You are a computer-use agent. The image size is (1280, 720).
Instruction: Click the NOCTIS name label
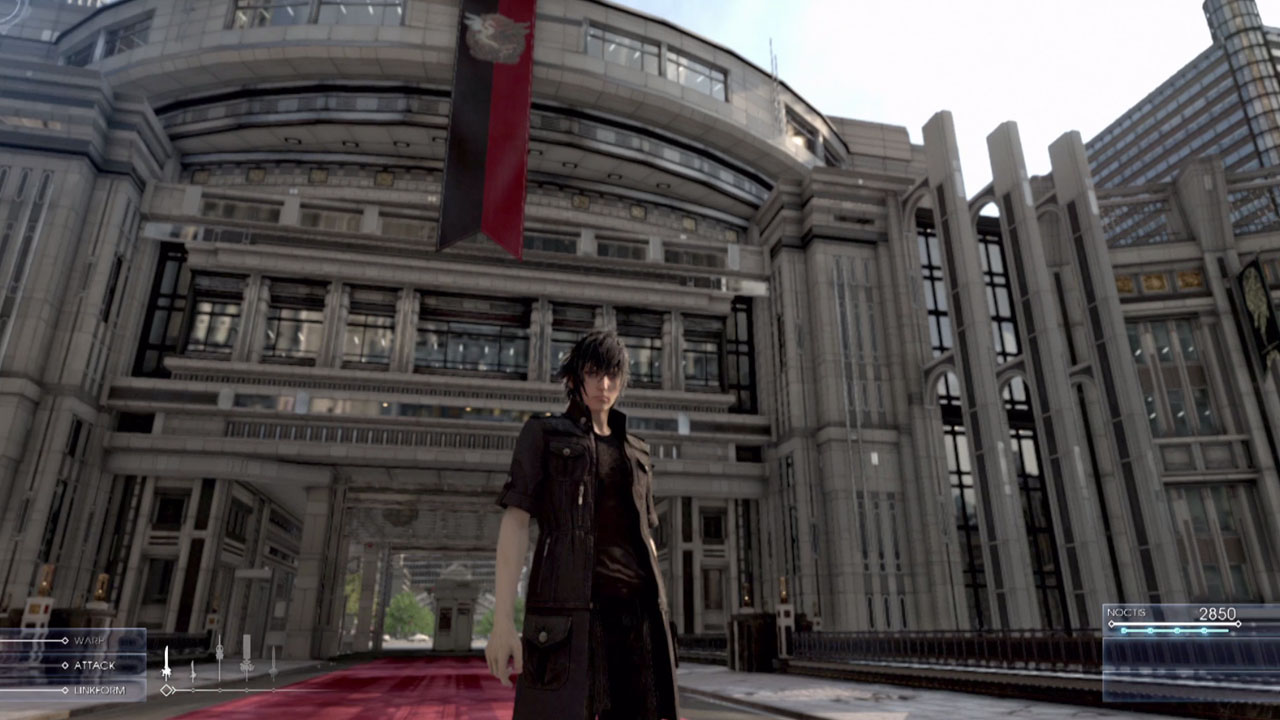click(x=1126, y=612)
